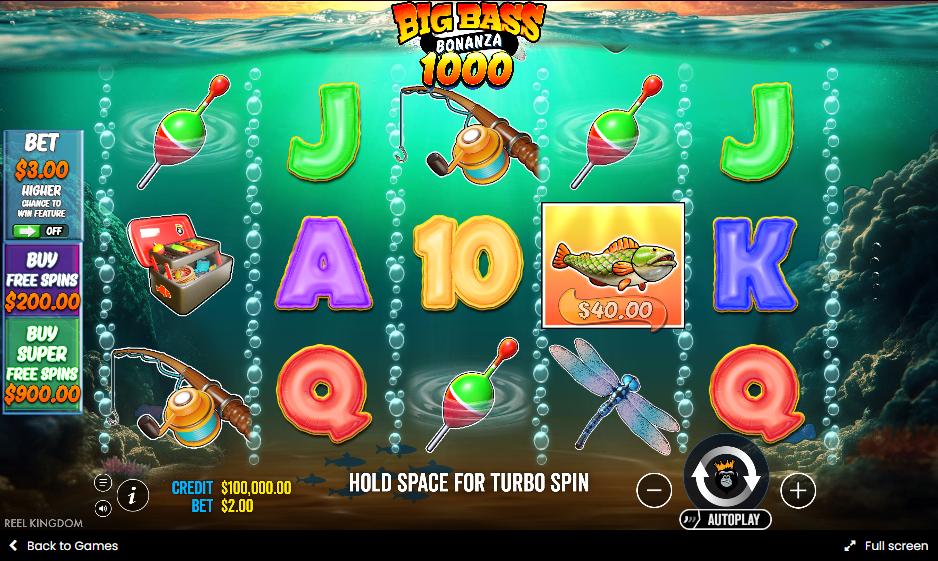Viewport: 938px width, 561px height.
Task: Toggle the higher chance bet feature switch
Action: point(40,230)
